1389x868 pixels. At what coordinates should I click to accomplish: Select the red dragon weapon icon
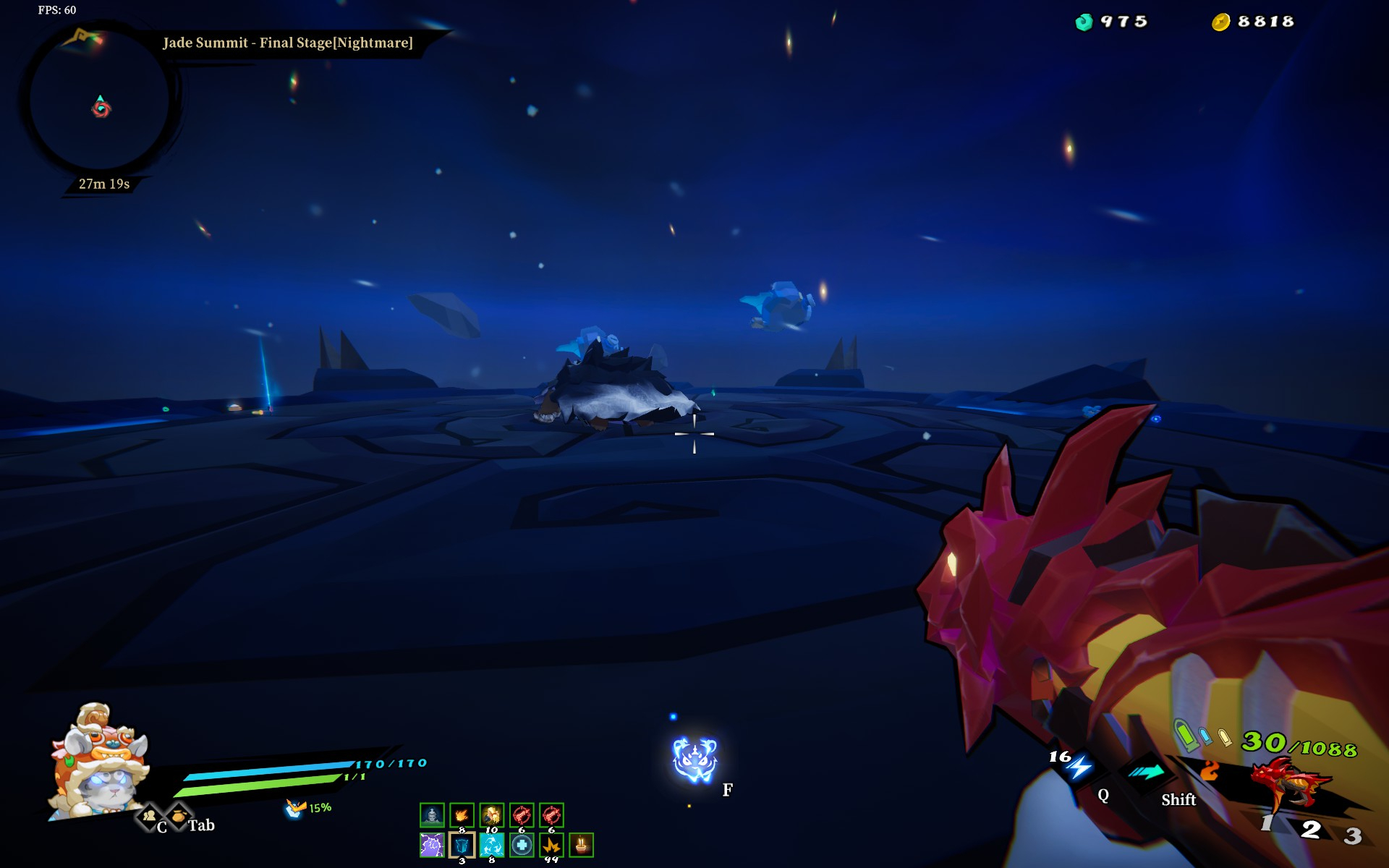1291,784
